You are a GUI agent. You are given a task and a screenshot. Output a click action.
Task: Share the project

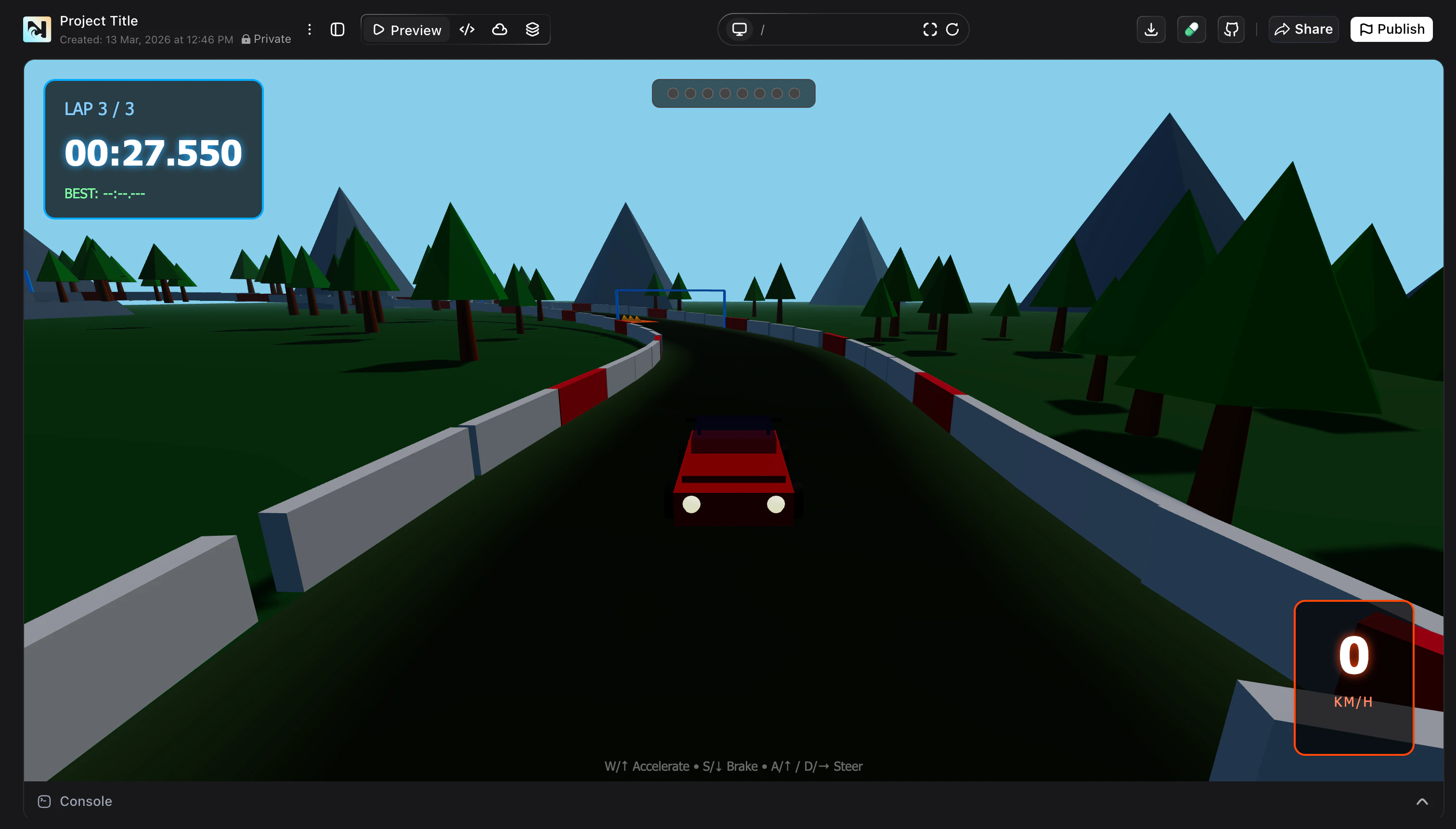click(1303, 29)
